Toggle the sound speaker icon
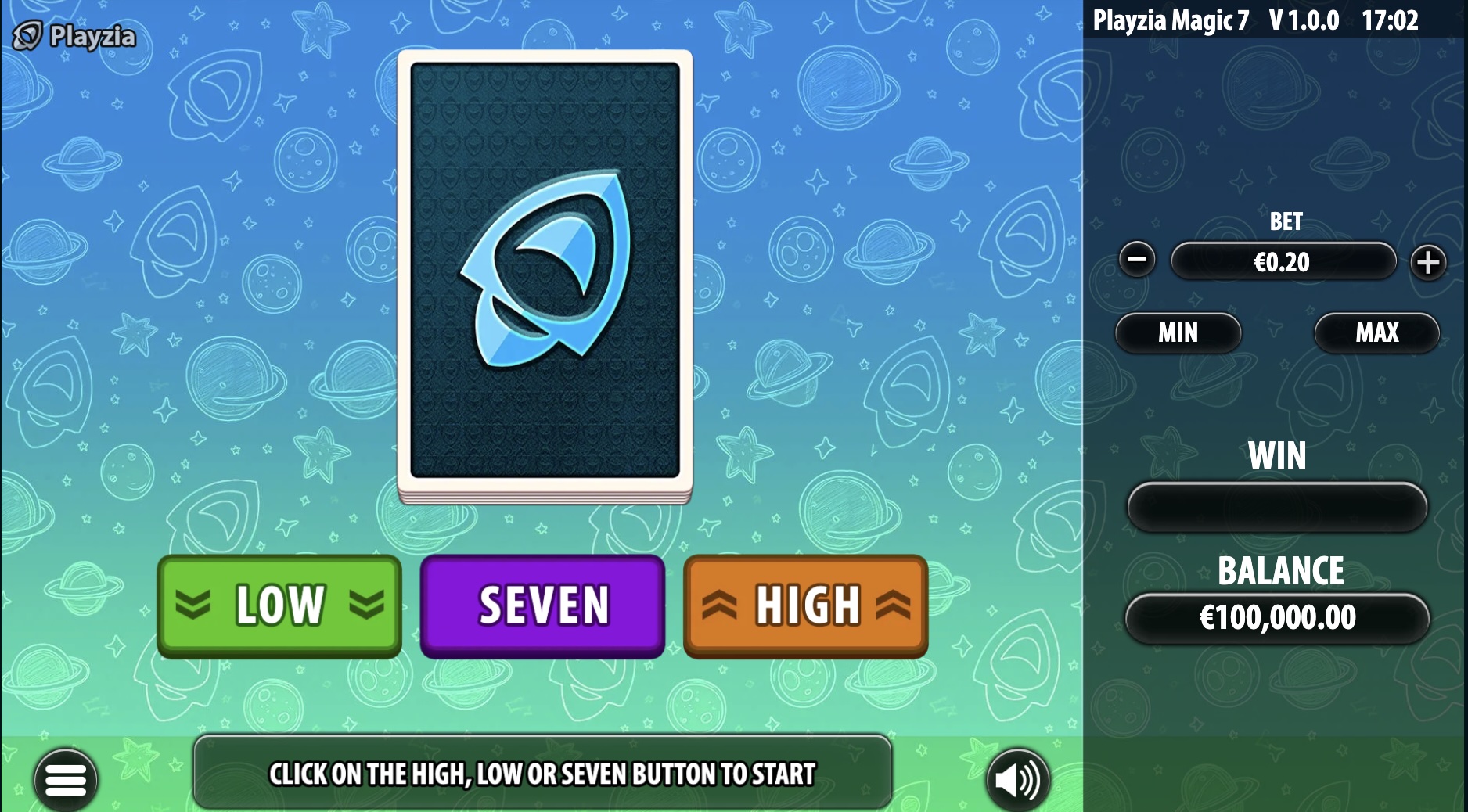The width and height of the screenshot is (1468, 812). click(x=1017, y=779)
